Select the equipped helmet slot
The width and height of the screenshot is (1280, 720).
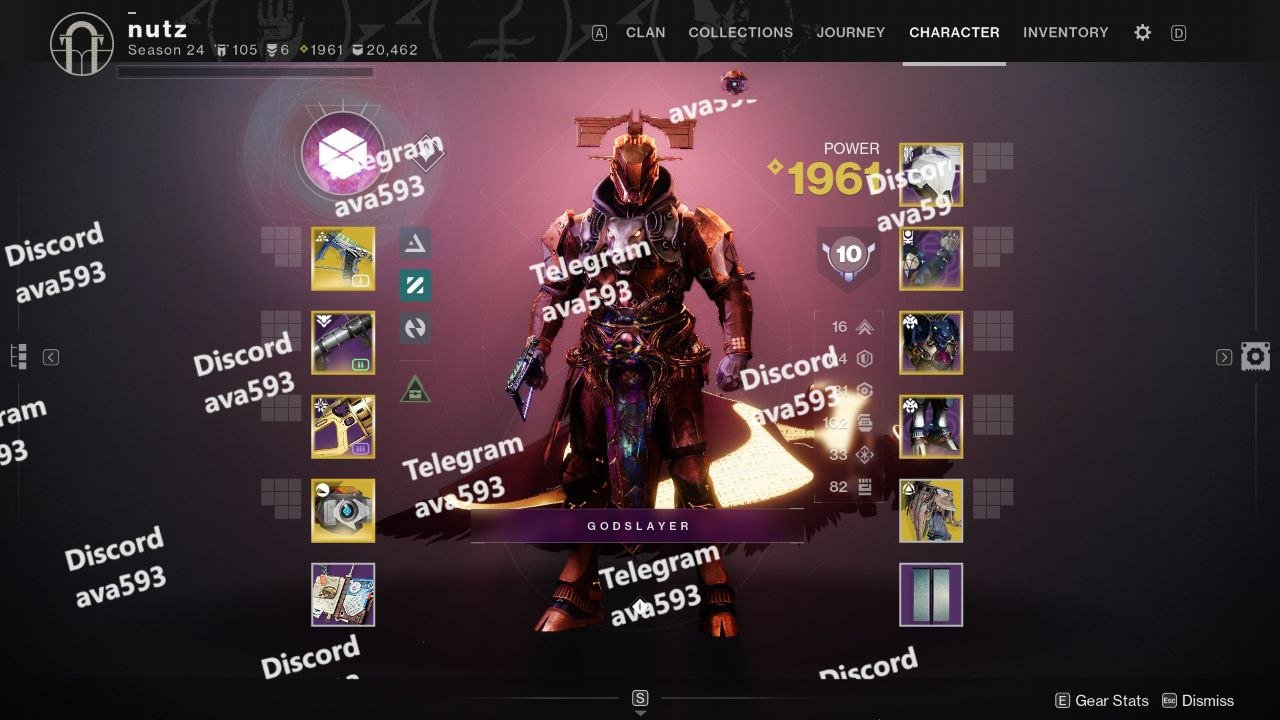tap(931, 174)
